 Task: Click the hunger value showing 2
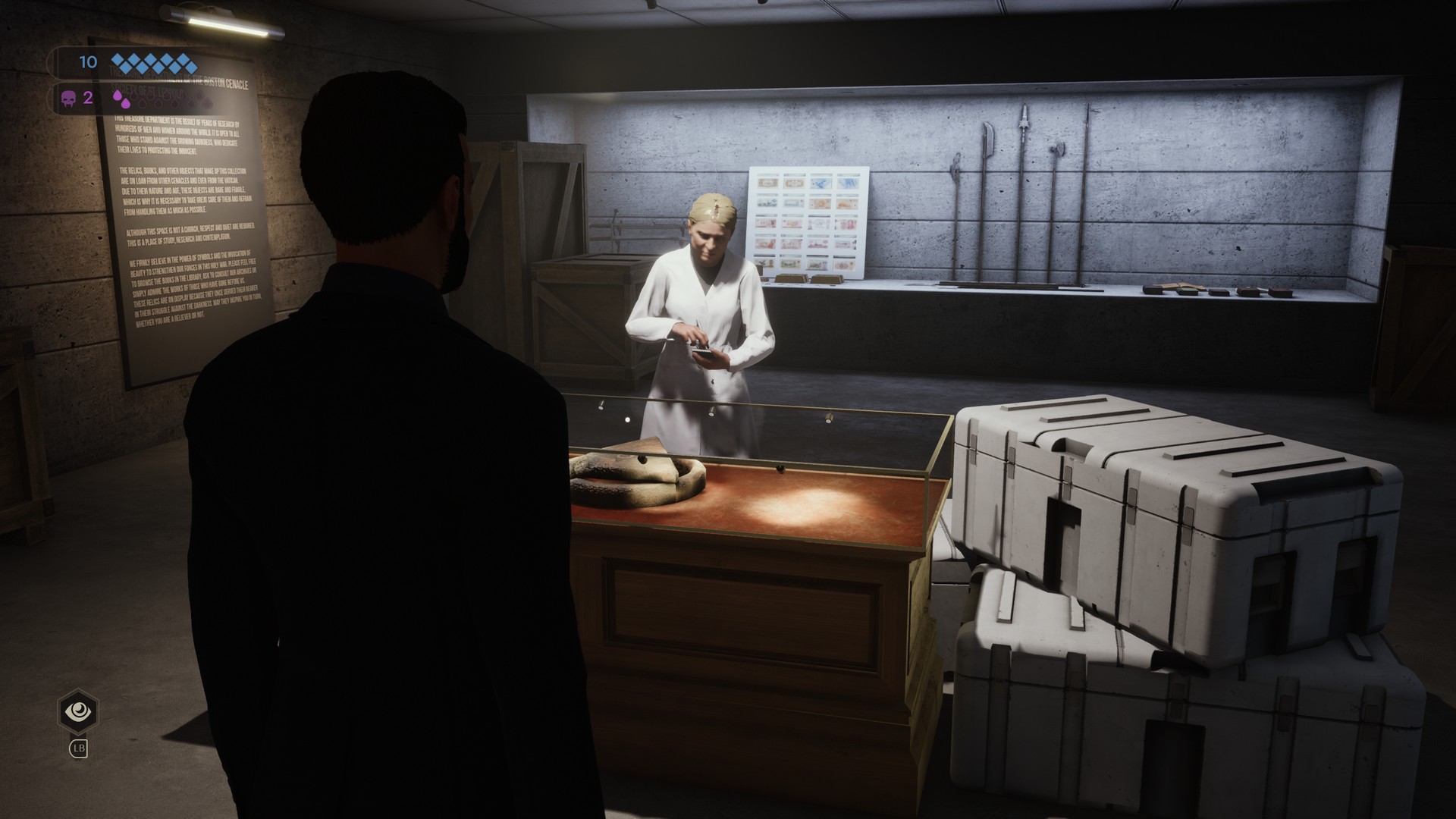tap(88, 98)
